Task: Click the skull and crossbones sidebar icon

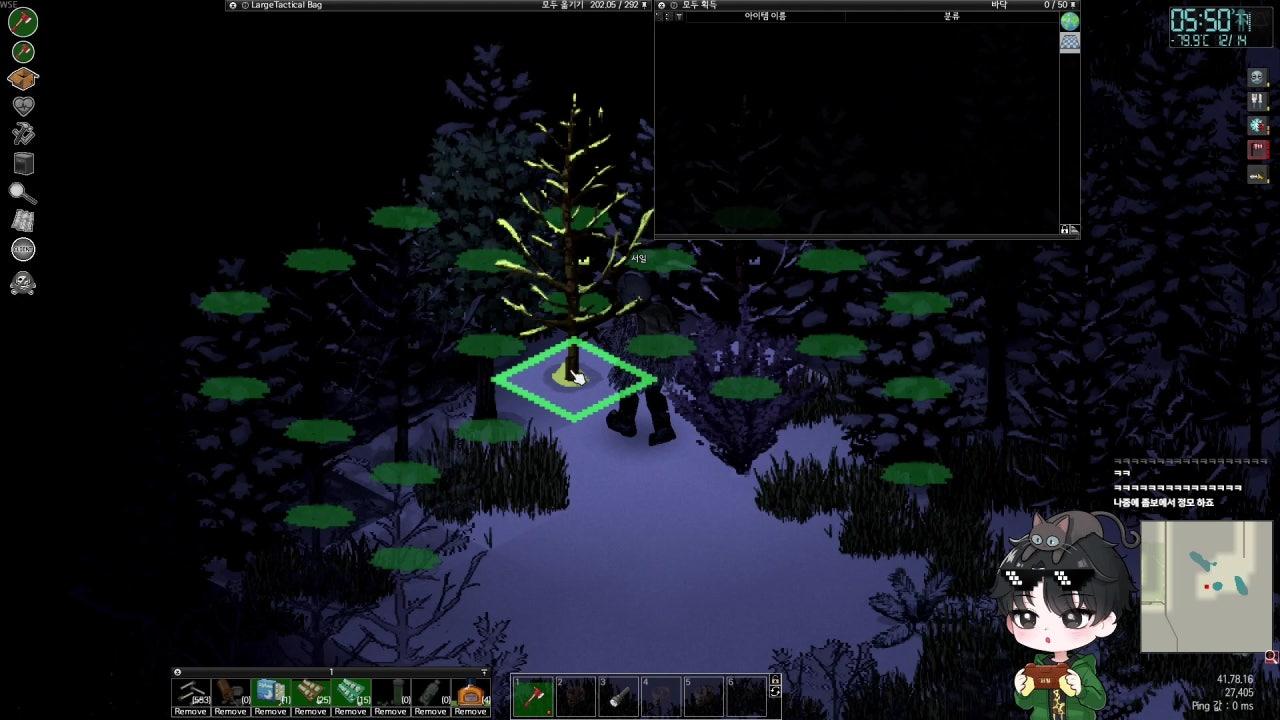Action: 23,284
